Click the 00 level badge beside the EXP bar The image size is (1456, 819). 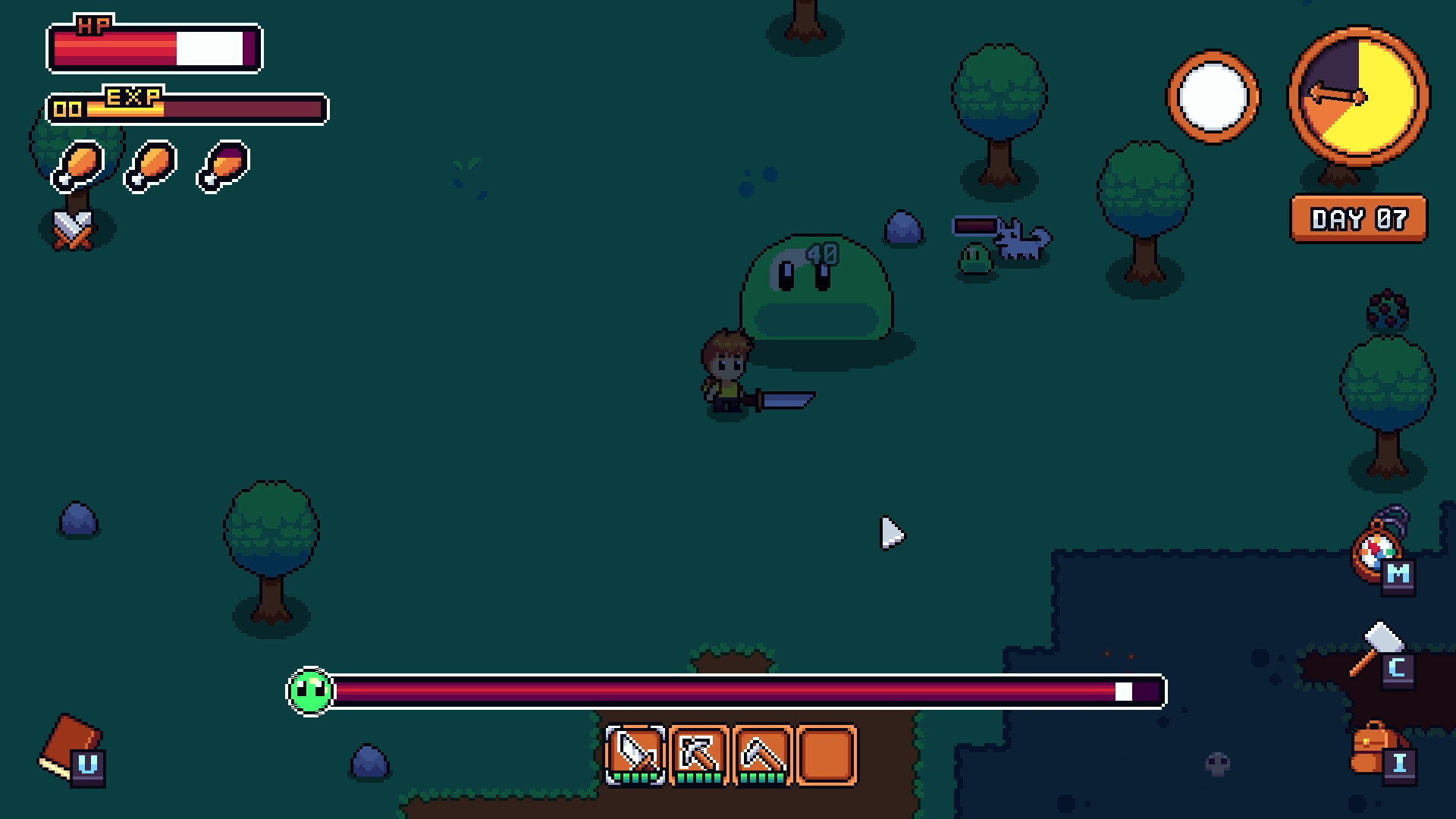(67, 108)
